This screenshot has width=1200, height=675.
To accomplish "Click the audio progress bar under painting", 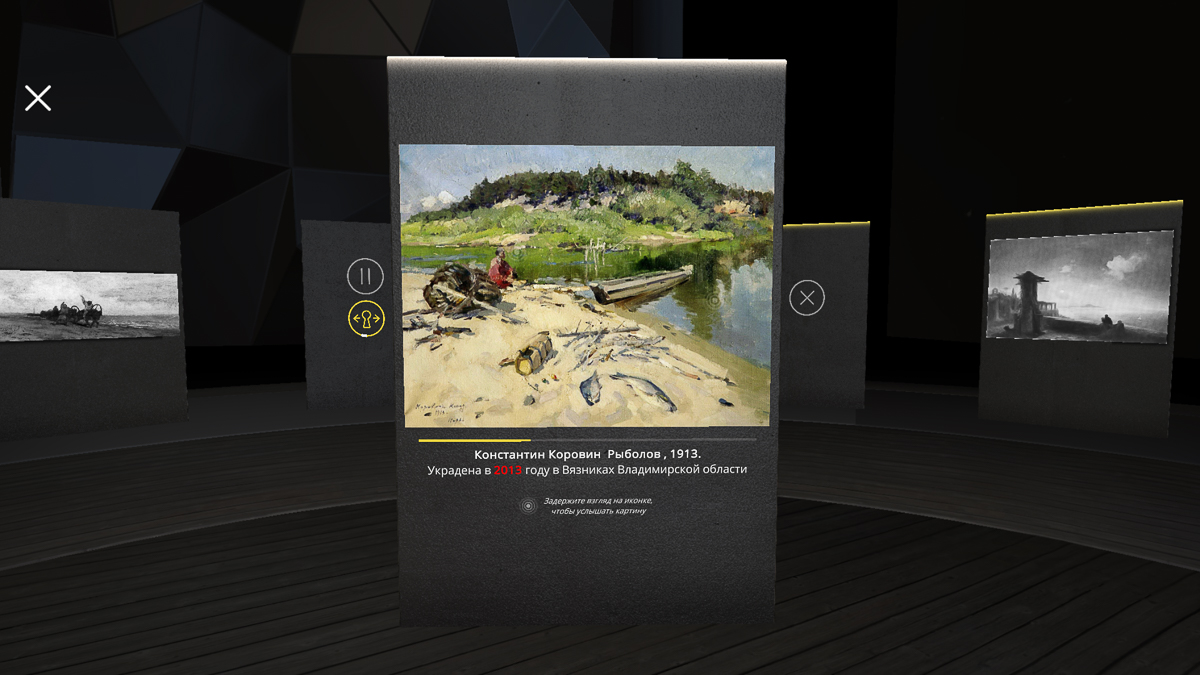I will 587,440.
